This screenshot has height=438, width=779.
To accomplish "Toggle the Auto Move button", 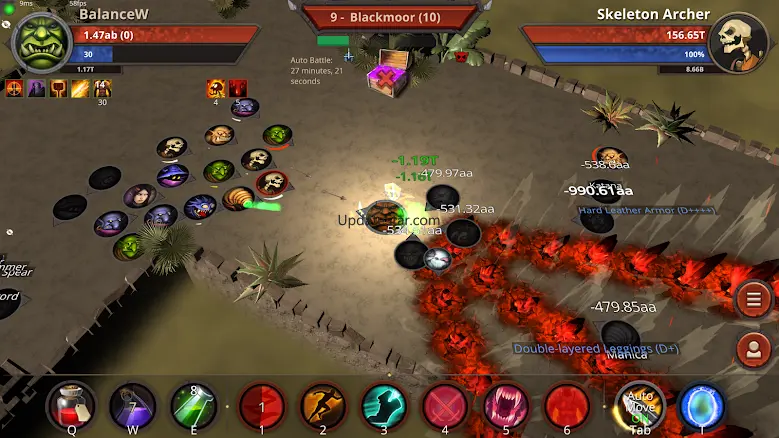I will click(x=640, y=406).
